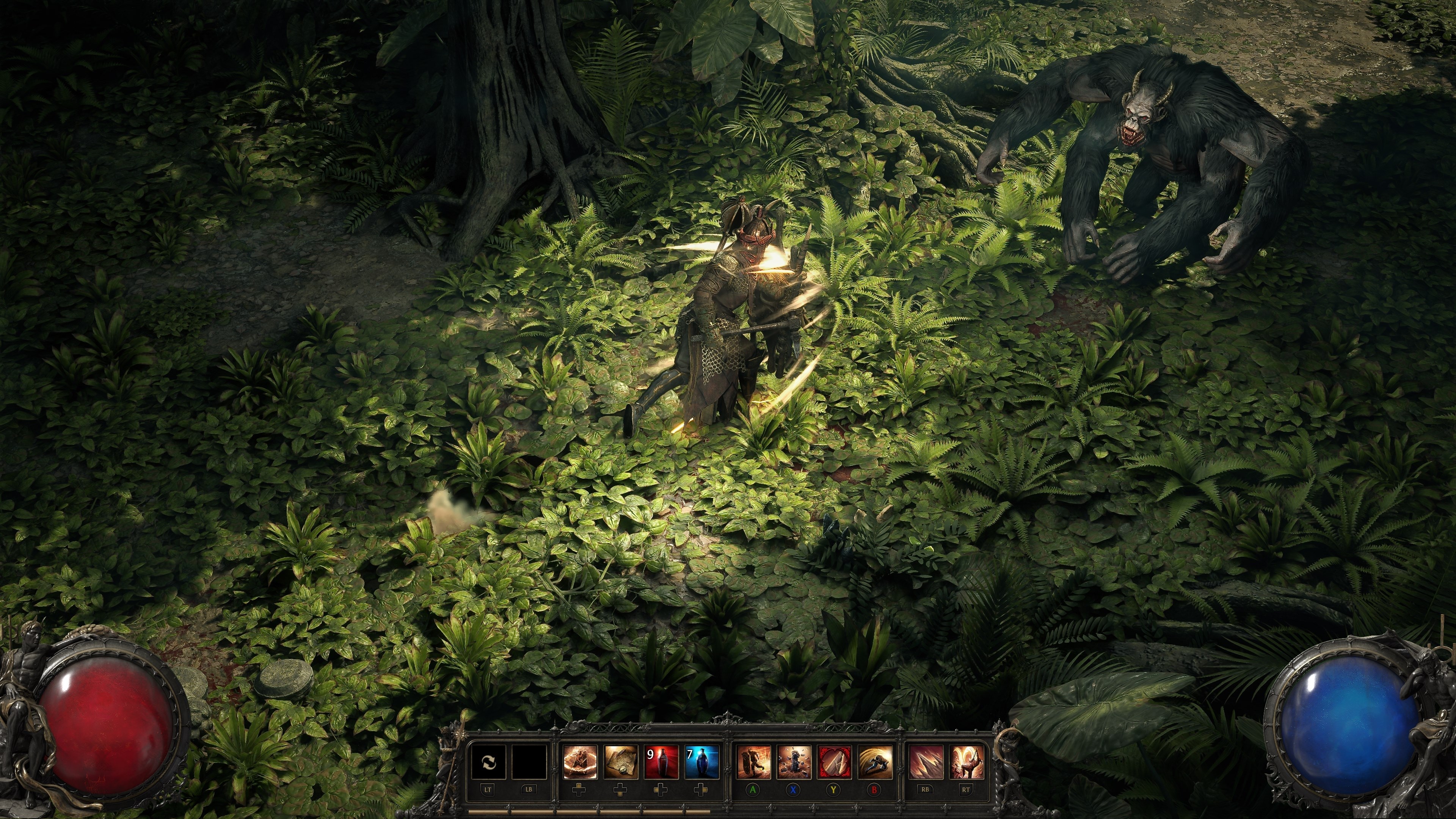The width and height of the screenshot is (1456, 819).
Task: Activate the shield charge skill
Action: [753, 763]
